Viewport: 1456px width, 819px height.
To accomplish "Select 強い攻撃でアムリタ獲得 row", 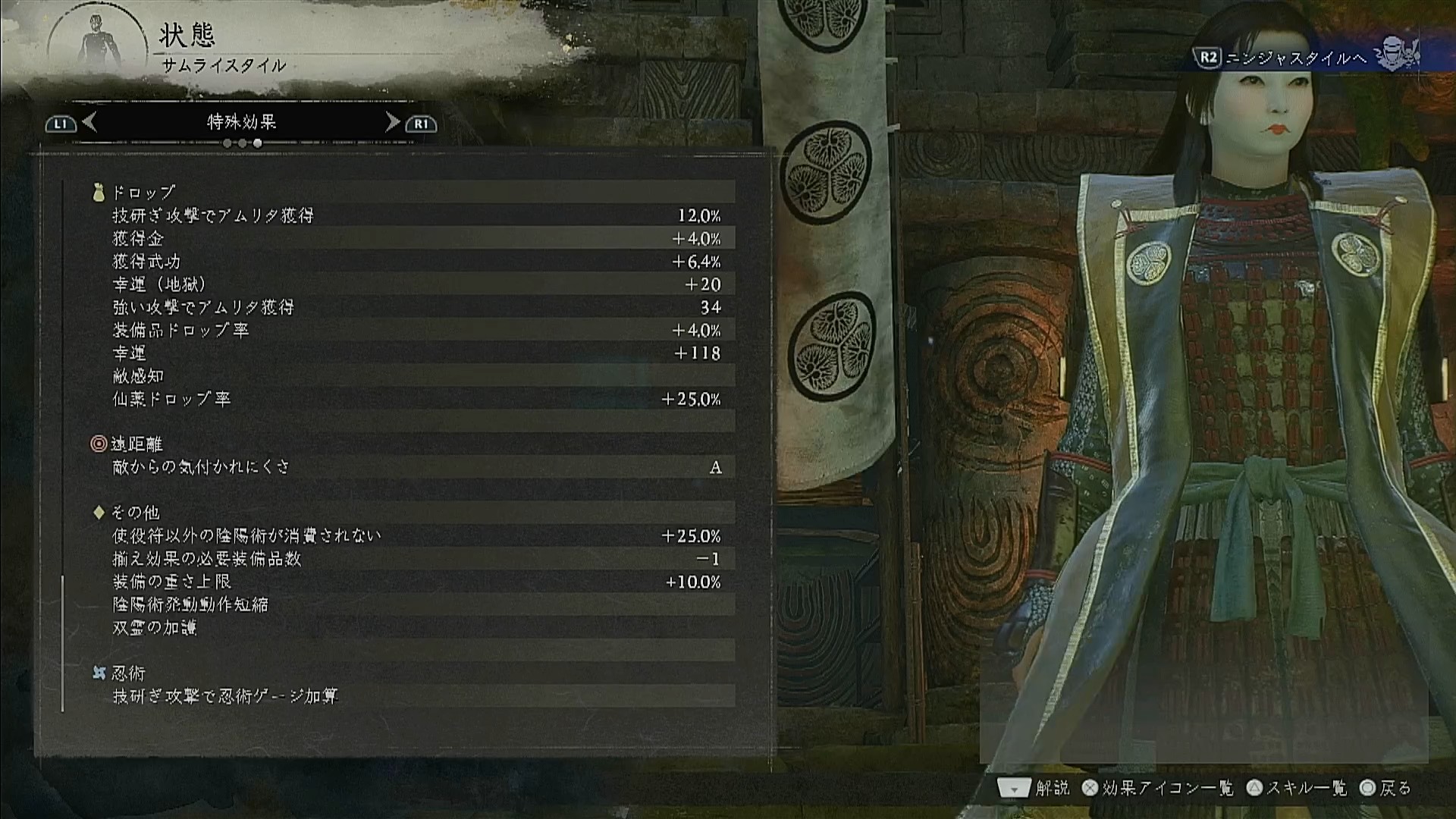I will [416, 307].
